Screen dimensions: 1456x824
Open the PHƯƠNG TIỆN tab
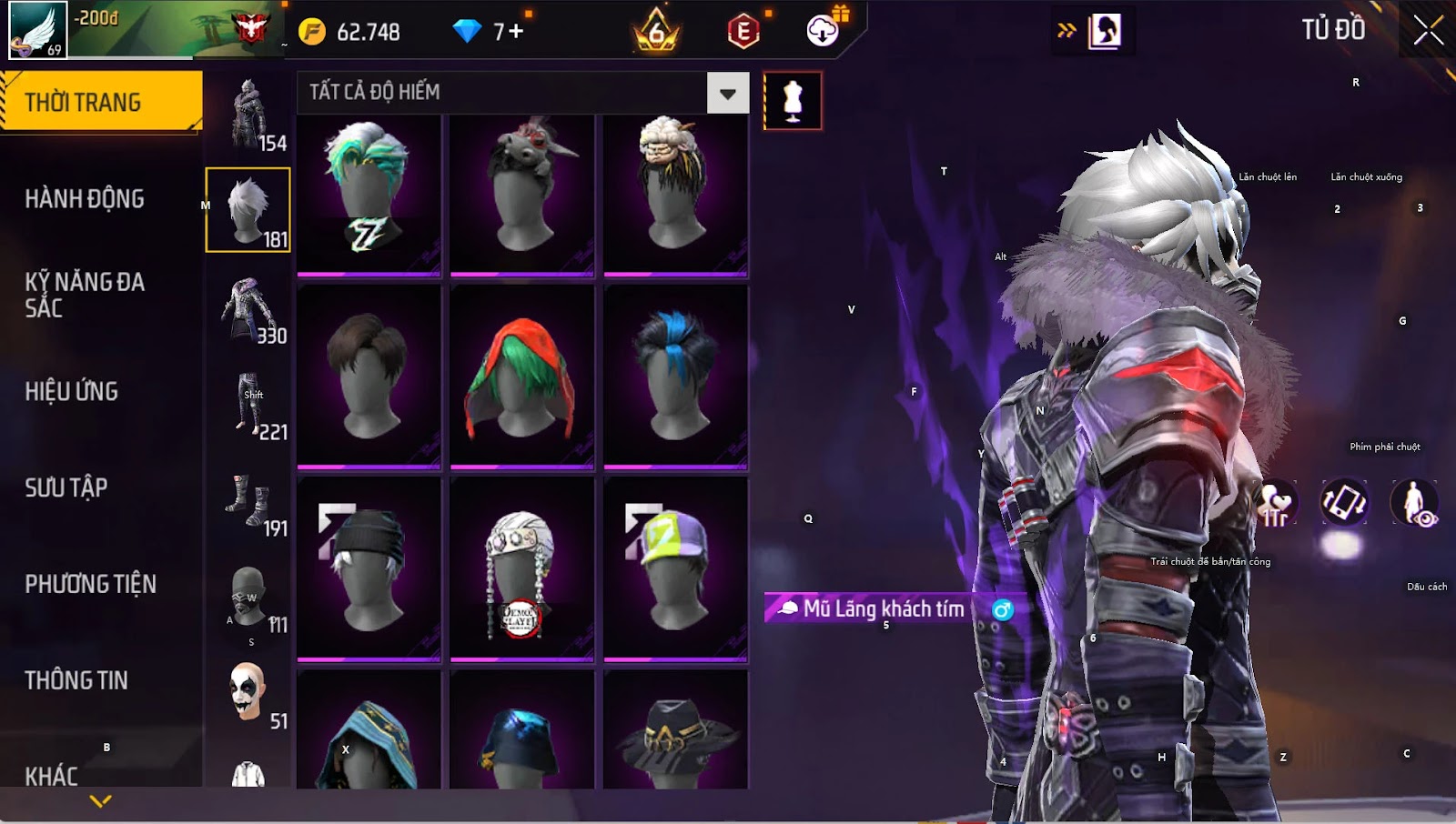[91, 584]
